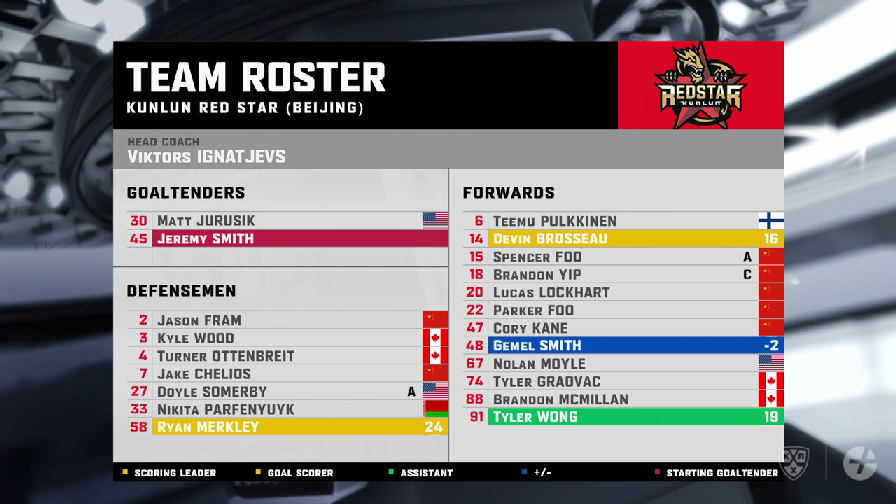Click the Kunlun Red Star team logo
The image size is (896, 504).
click(700, 86)
